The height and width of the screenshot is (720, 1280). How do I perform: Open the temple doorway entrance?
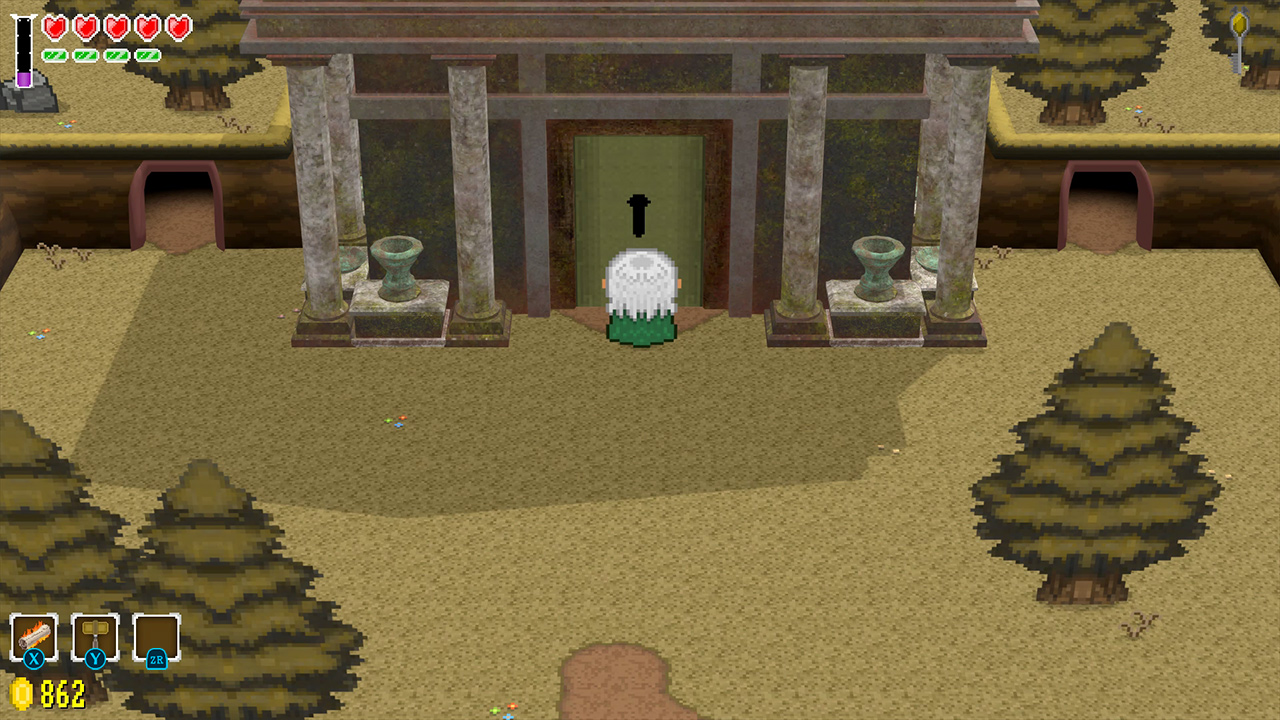pyautogui.click(x=638, y=200)
